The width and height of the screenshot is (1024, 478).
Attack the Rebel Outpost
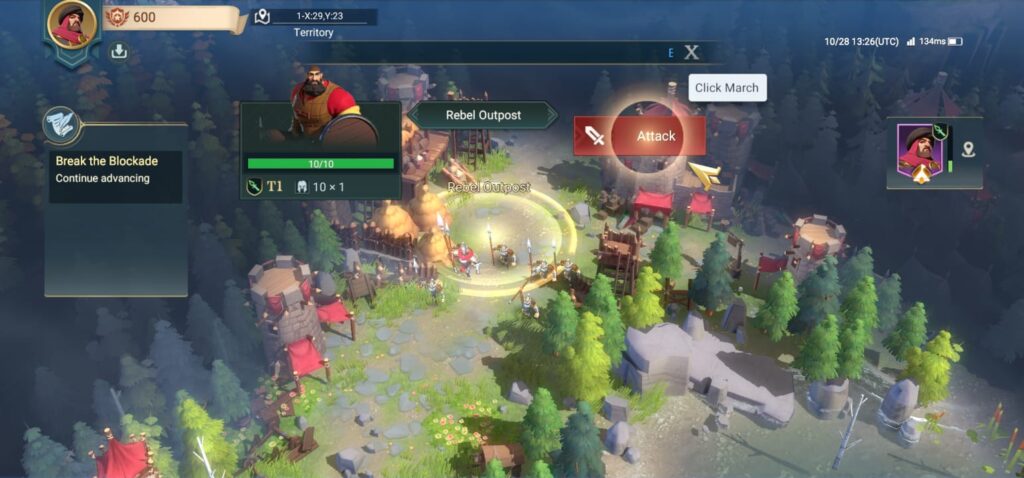(640, 136)
